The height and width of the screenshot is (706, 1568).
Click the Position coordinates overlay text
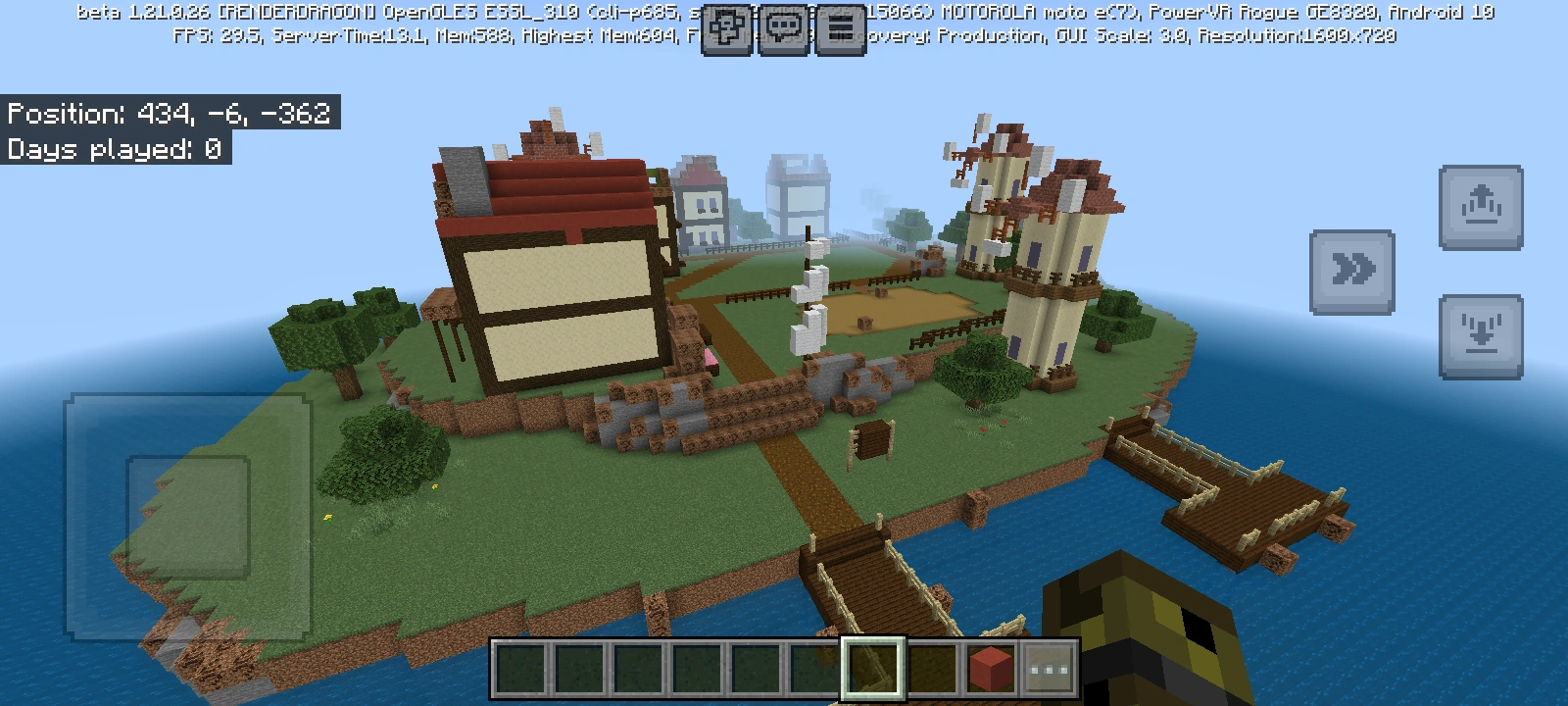[171, 115]
